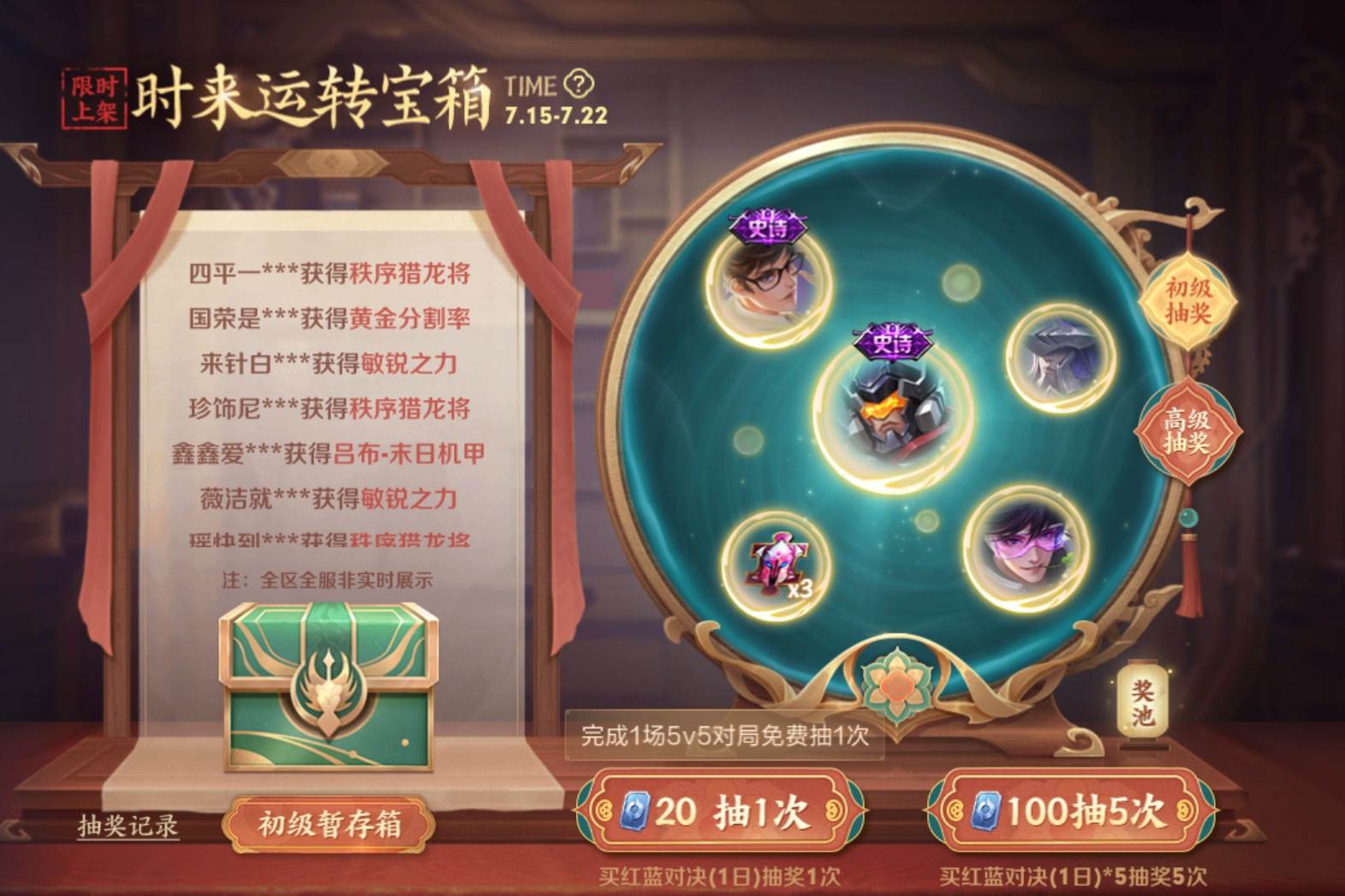Select the purple visor hero skin reward
The width and height of the screenshot is (1345, 896).
pos(1024,548)
